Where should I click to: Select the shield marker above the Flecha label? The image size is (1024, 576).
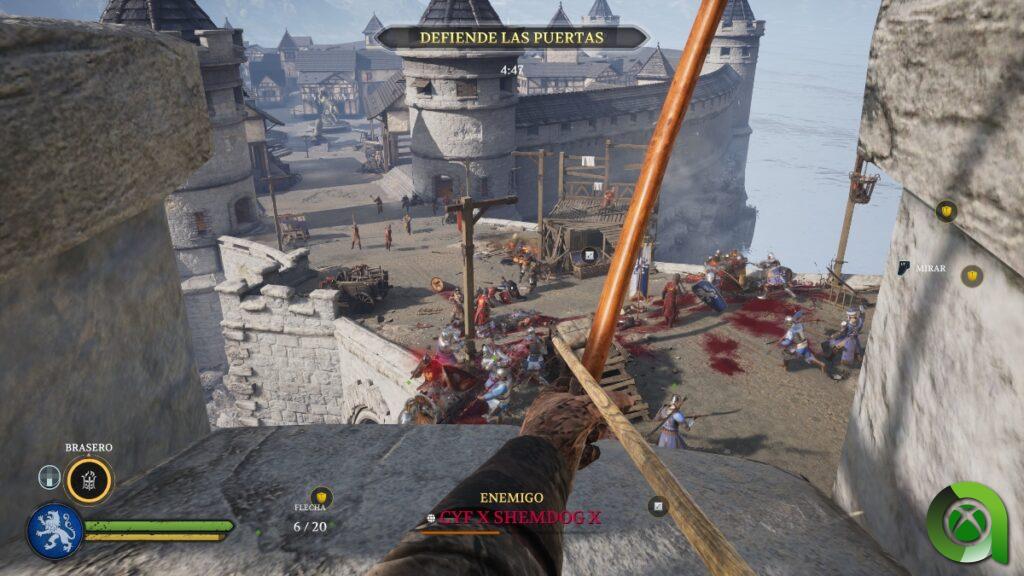(x=320, y=495)
